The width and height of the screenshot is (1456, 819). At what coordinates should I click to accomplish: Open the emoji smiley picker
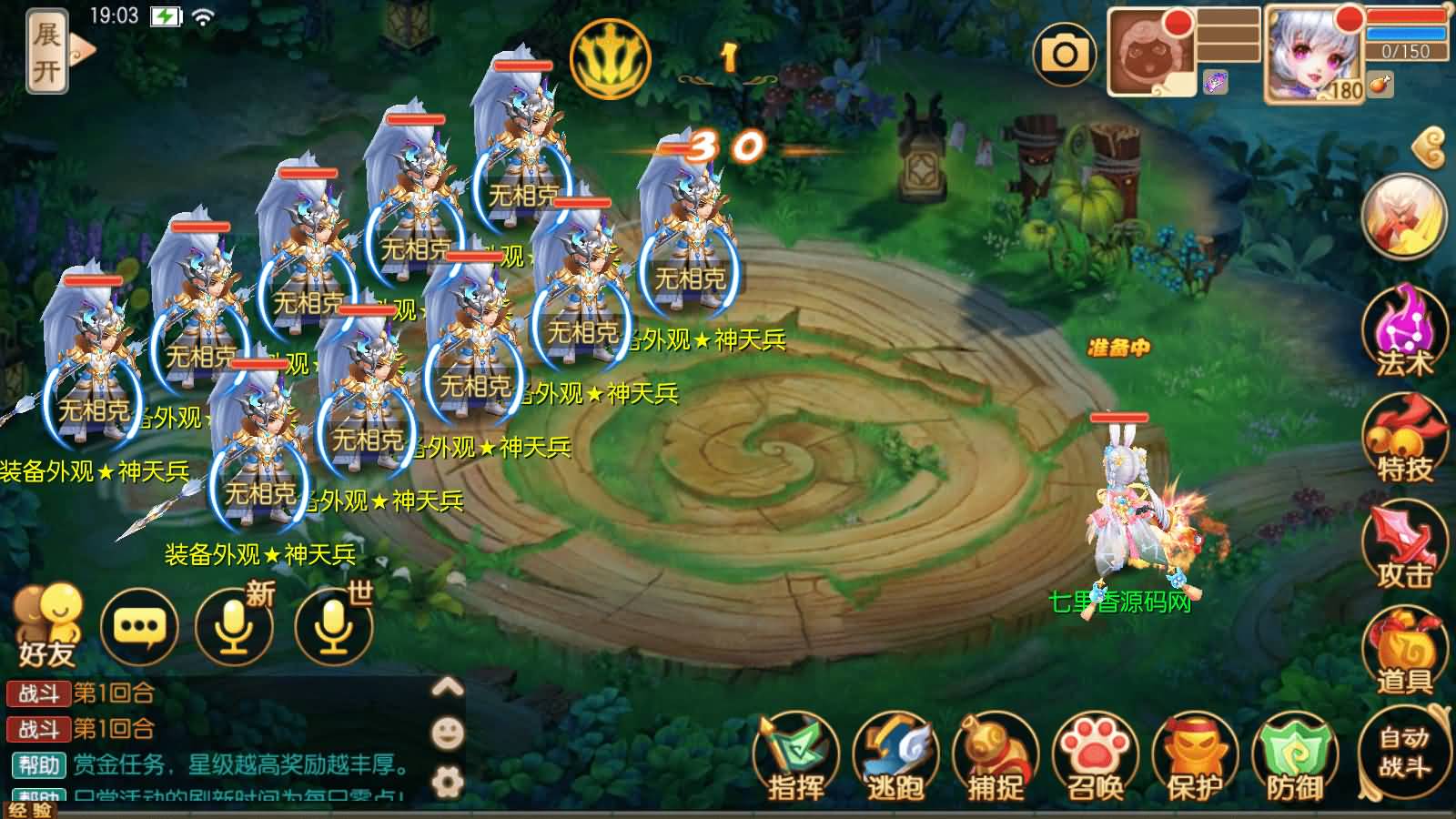(447, 733)
